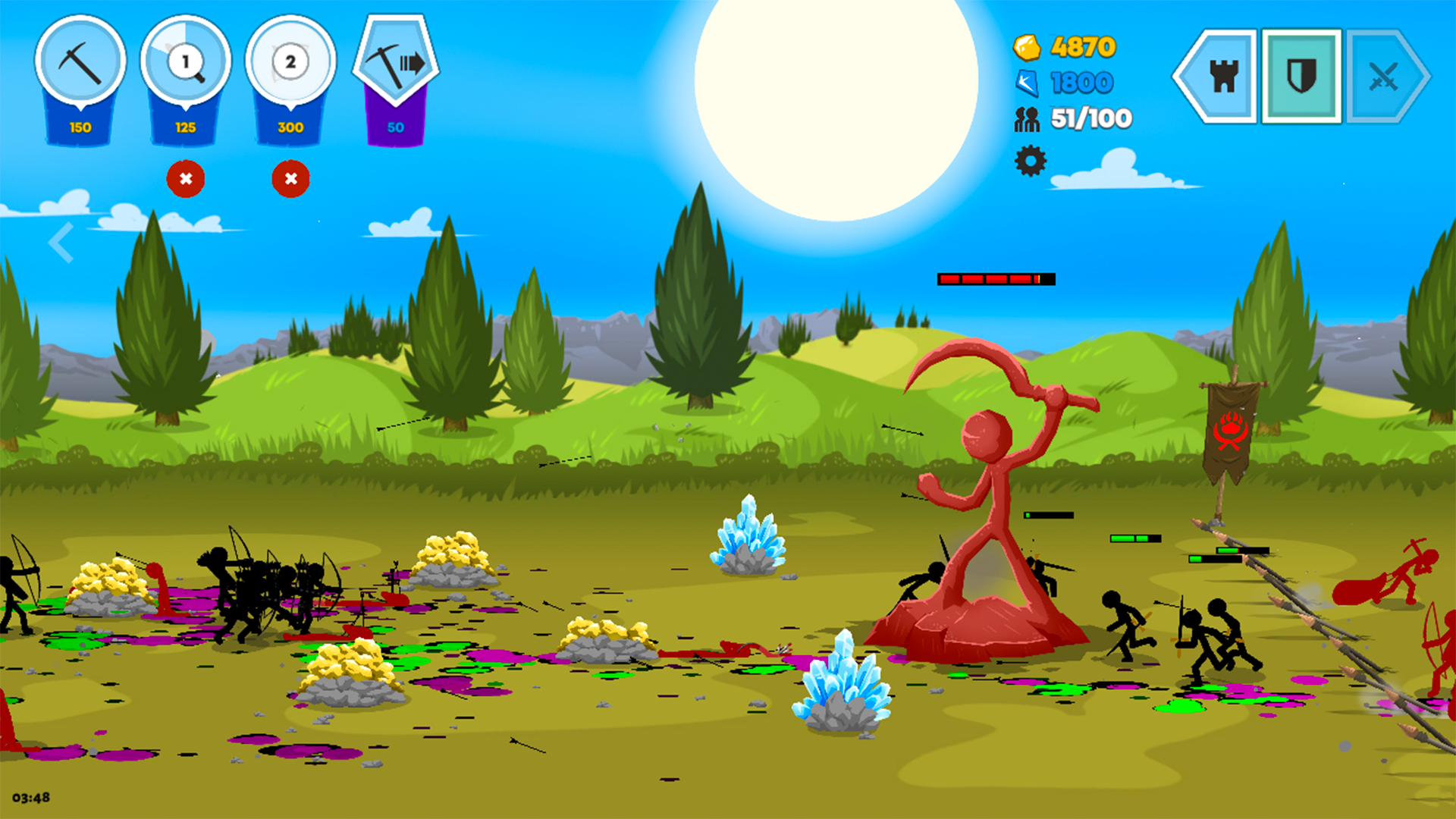Expand the left edge chevron arrow
This screenshot has height=819, width=1456.
59,241
